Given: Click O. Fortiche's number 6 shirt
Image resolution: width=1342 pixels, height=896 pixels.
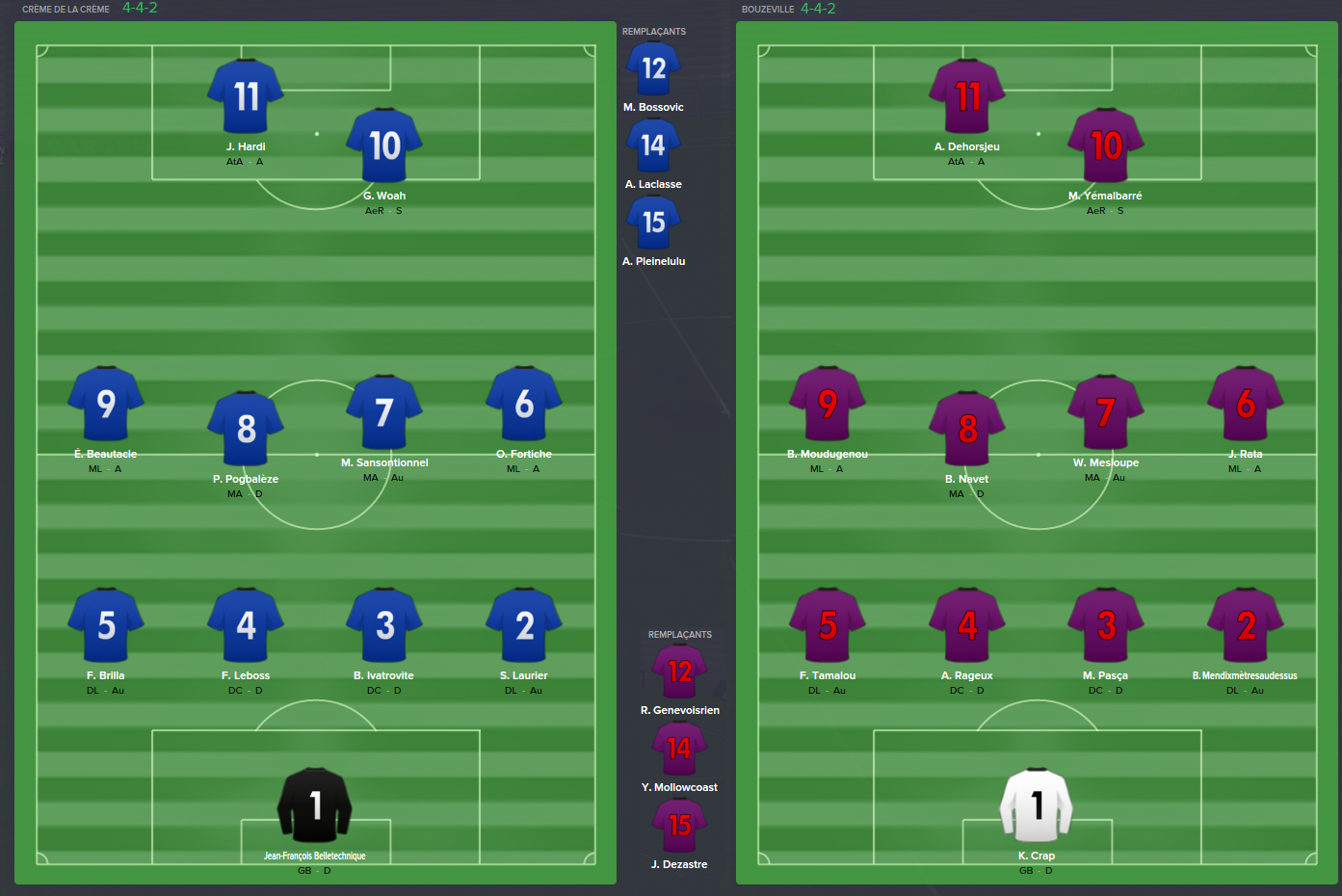Looking at the screenshot, I should click(524, 404).
